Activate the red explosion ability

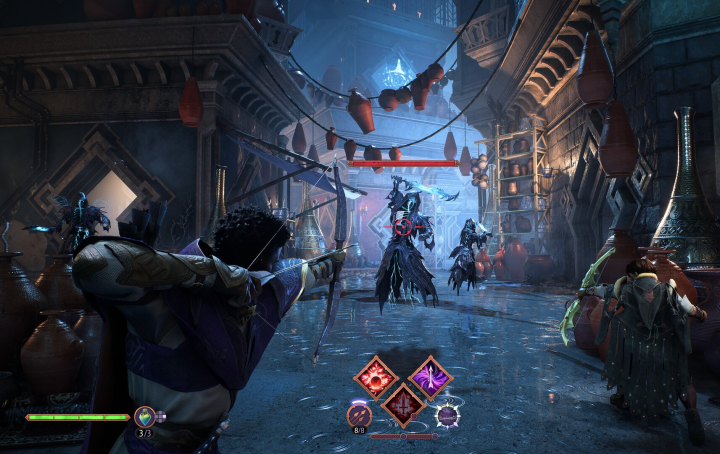click(377, 377)
